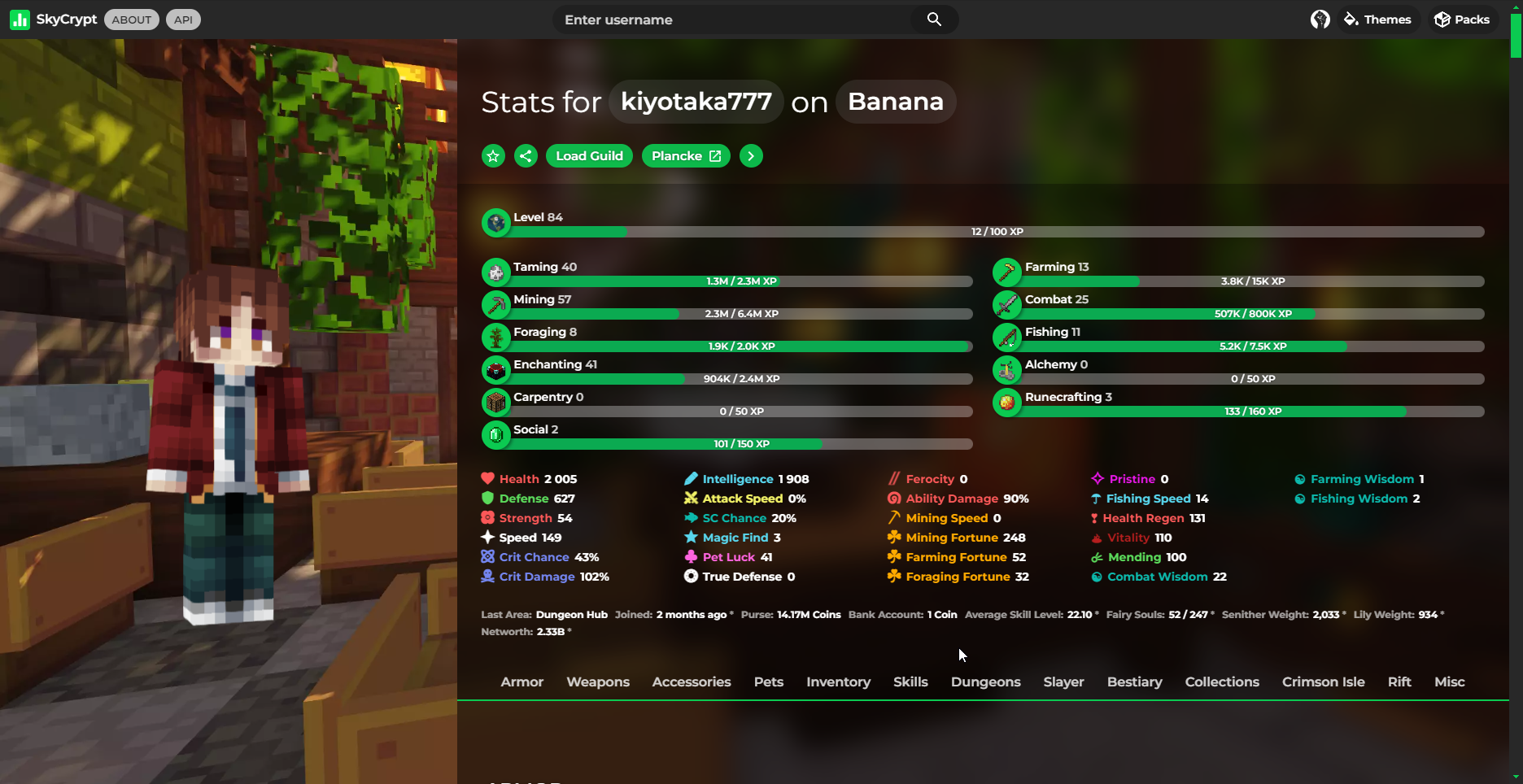Open Packs via the cube icon
This screenshot has width=1523, height=784.
(x=1441, y=19)
